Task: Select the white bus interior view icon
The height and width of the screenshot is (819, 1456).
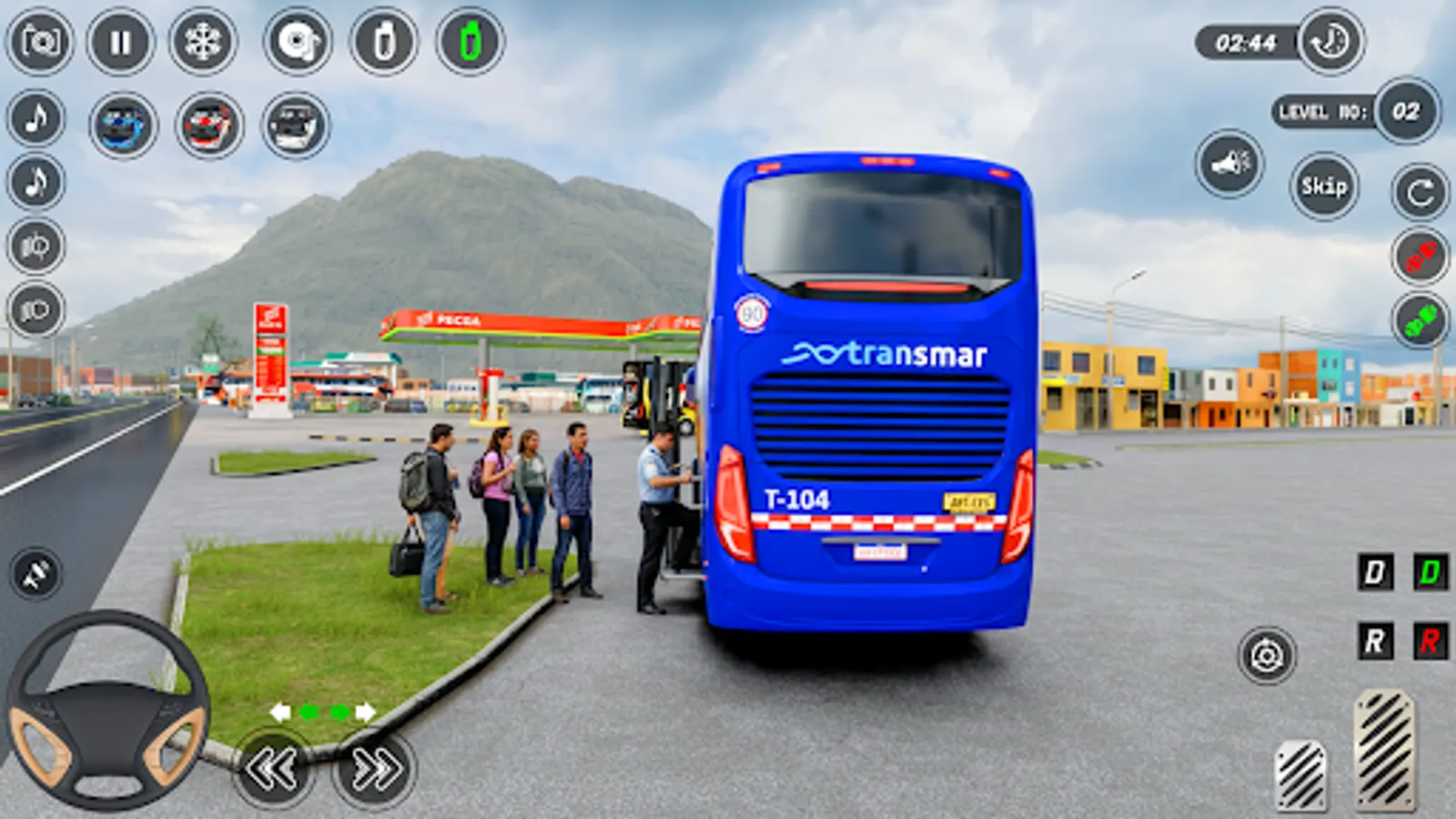Action: pyautogui.click(x=296, y=123)
